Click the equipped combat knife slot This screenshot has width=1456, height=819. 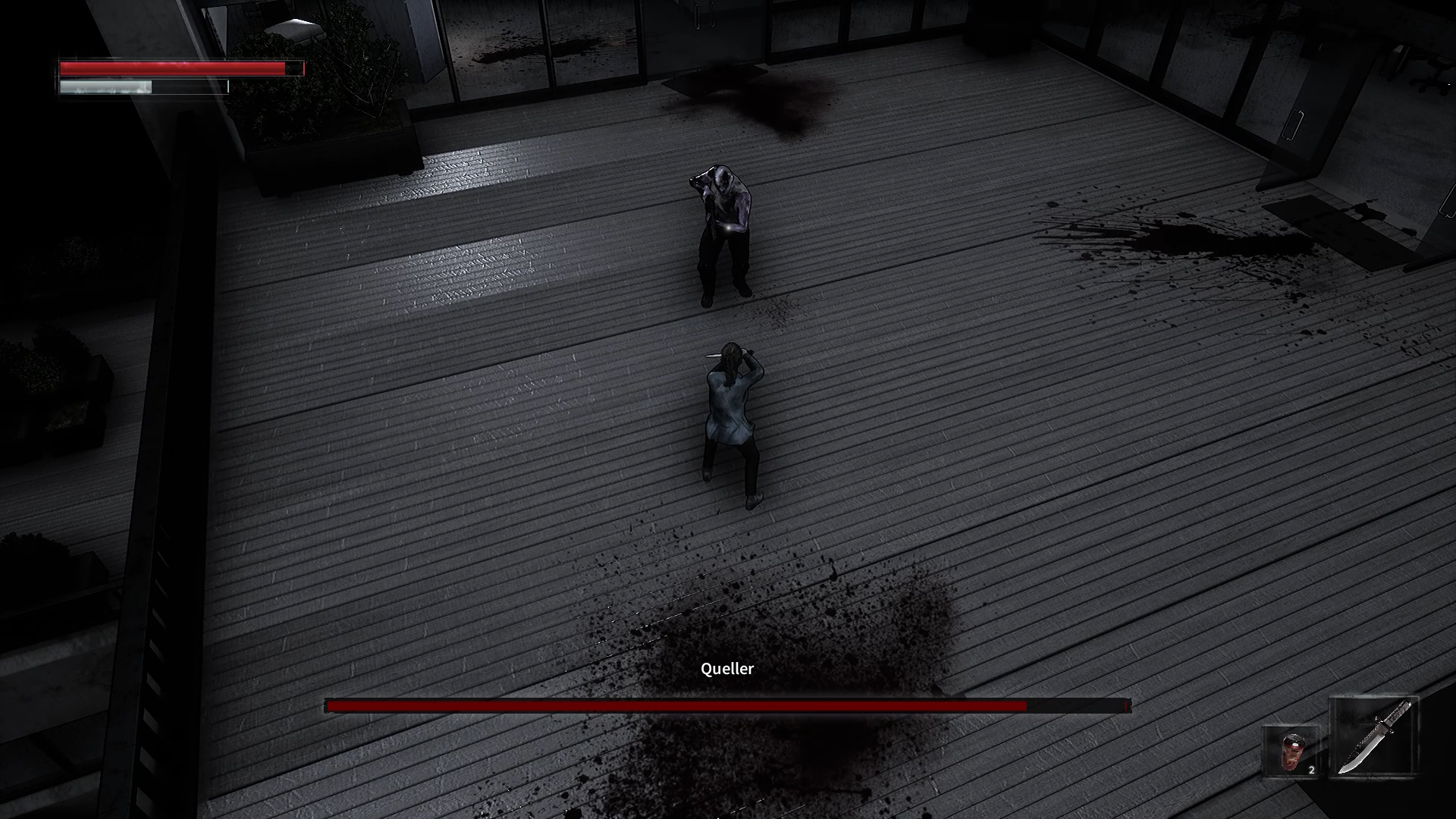click(x=1373, y=737)
